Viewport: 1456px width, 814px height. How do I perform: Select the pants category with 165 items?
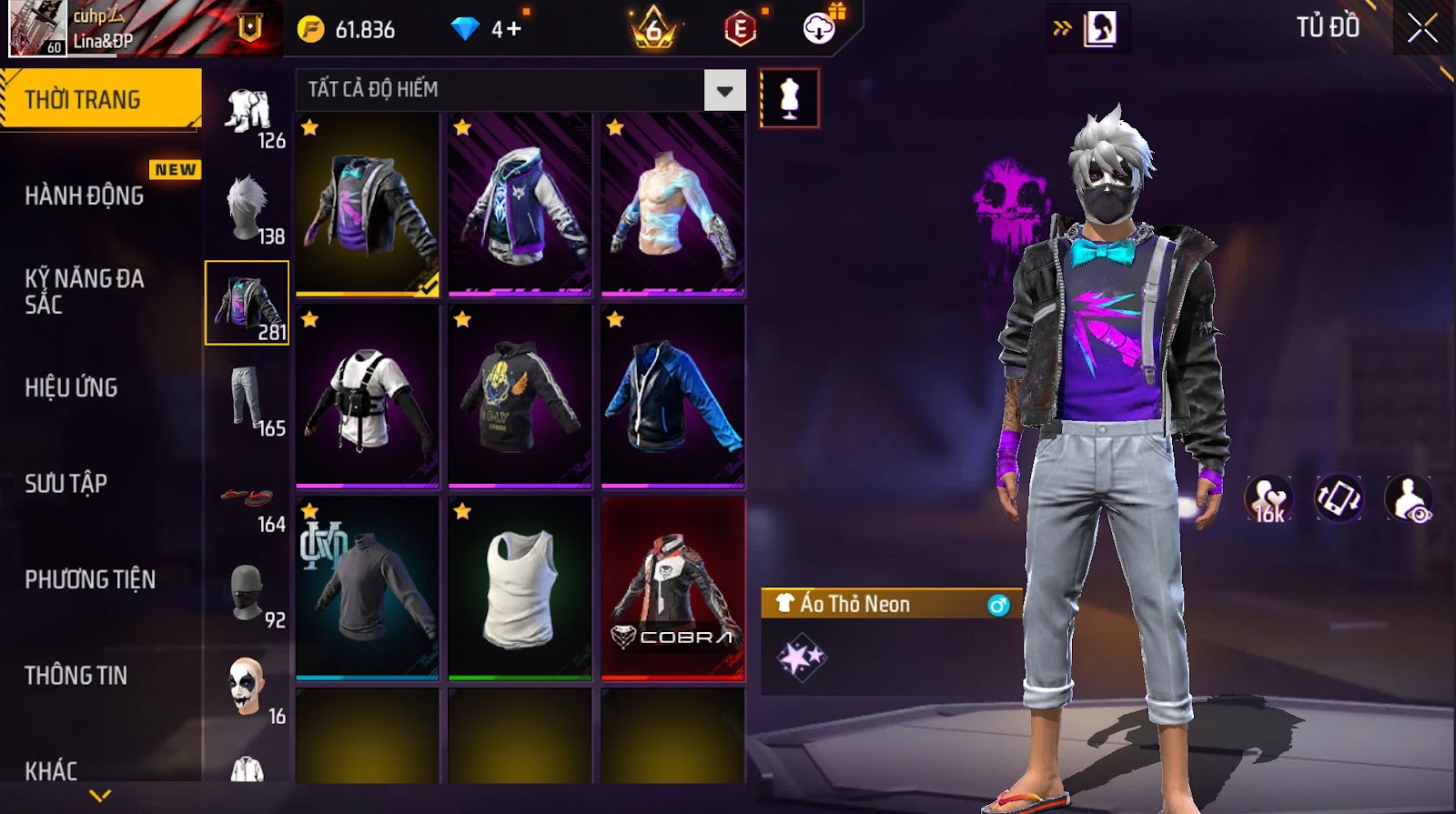248,400
